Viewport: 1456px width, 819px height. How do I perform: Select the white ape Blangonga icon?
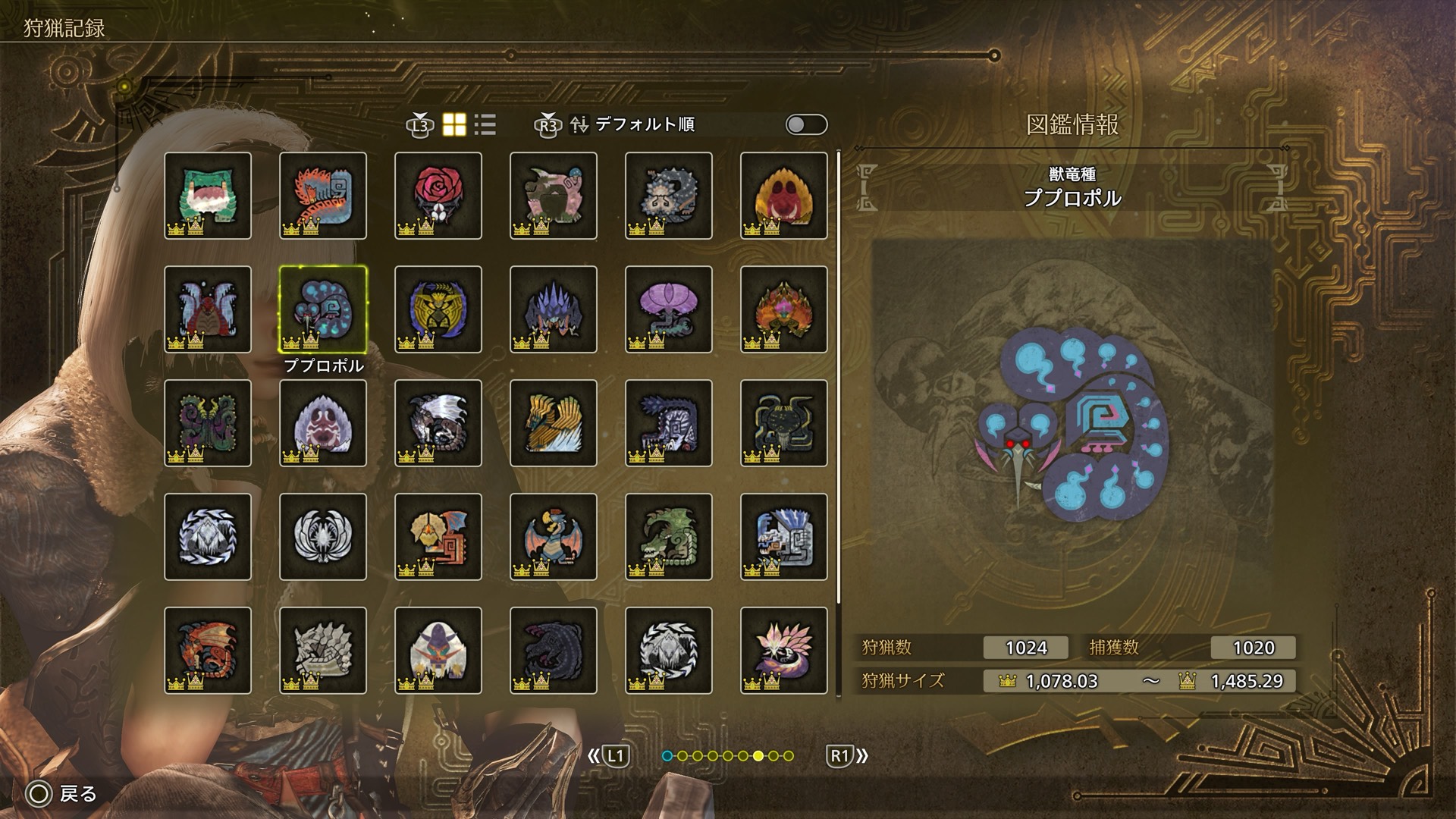tap(438, 651)
